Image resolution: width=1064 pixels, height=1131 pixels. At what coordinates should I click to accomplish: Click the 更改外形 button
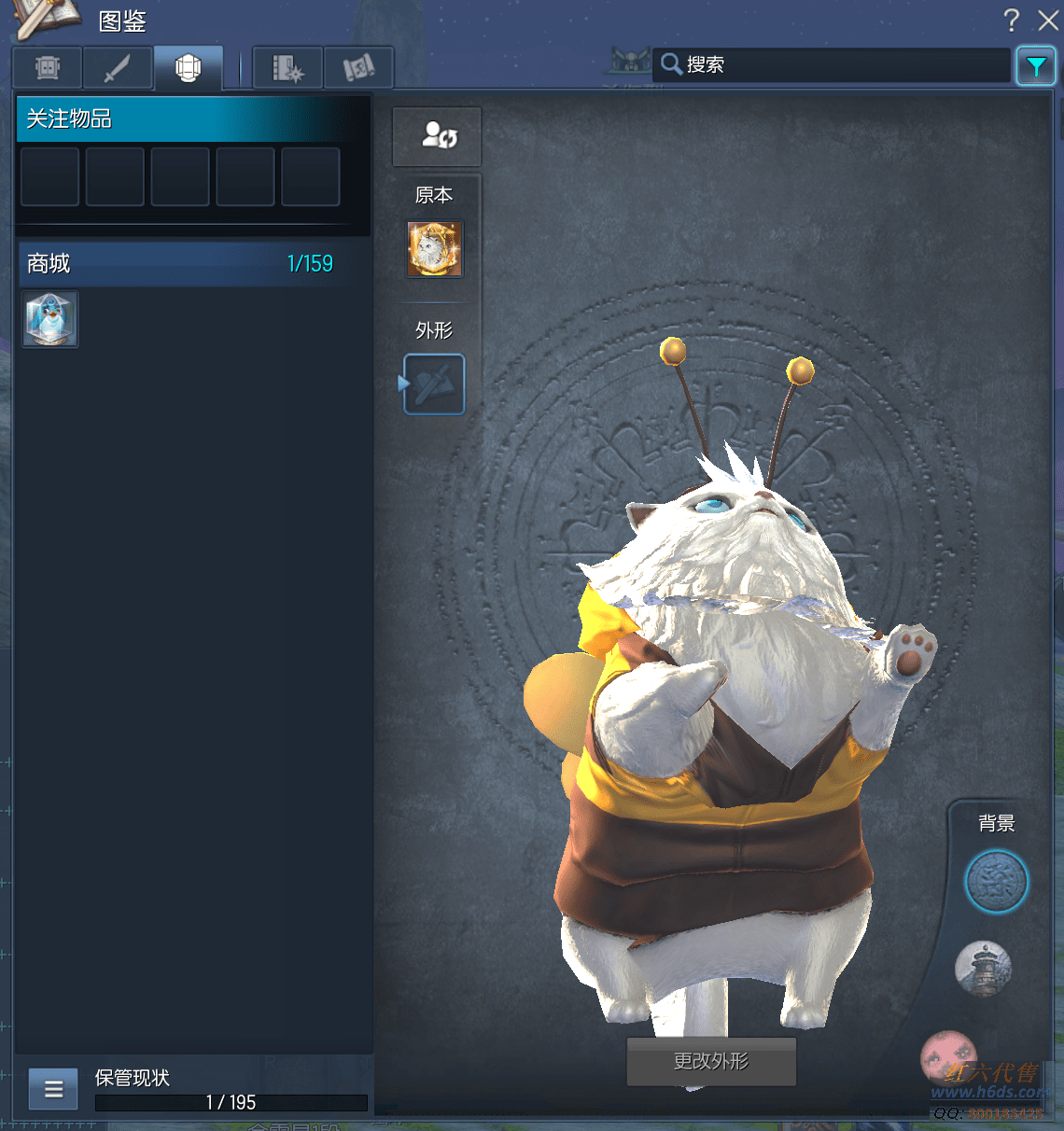[x=711, y=1062]
